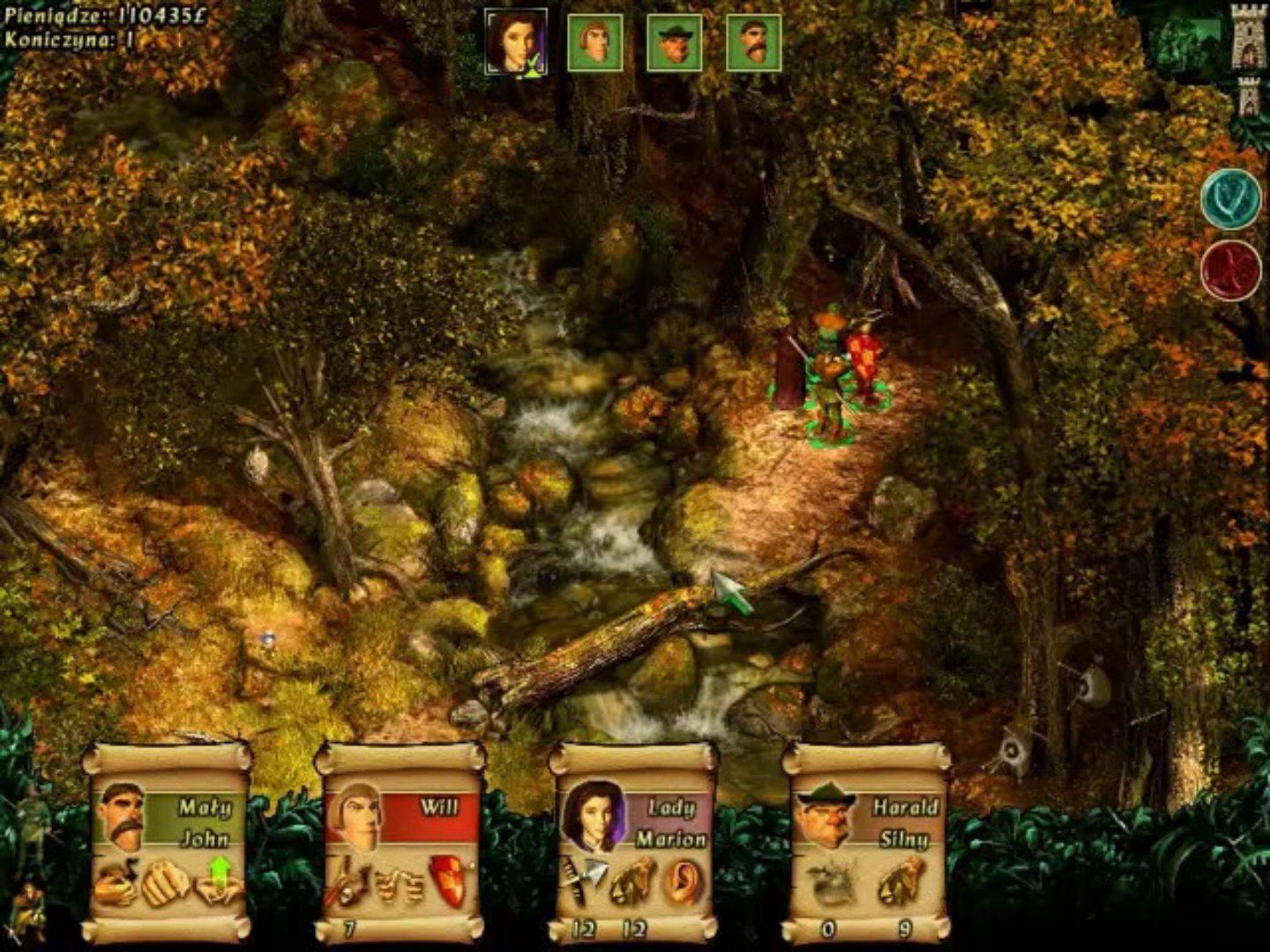Select Lady Marion's portrait in the top bar

tap(516, 41)
